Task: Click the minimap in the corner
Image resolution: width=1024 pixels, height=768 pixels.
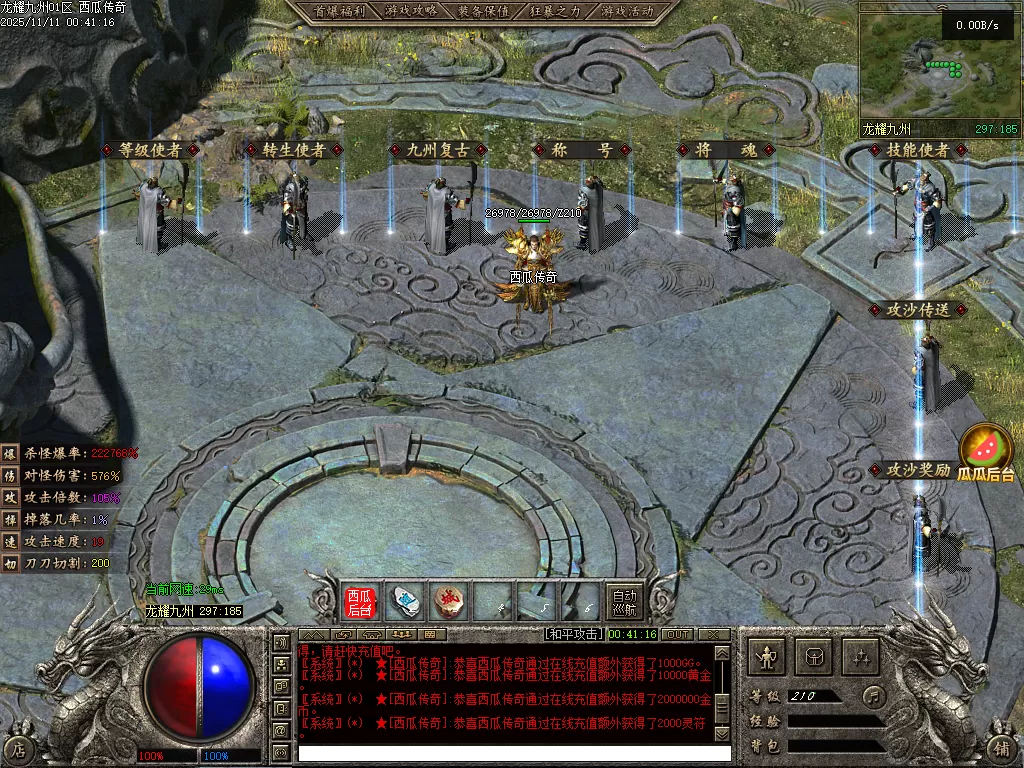Action: point(938,68)
